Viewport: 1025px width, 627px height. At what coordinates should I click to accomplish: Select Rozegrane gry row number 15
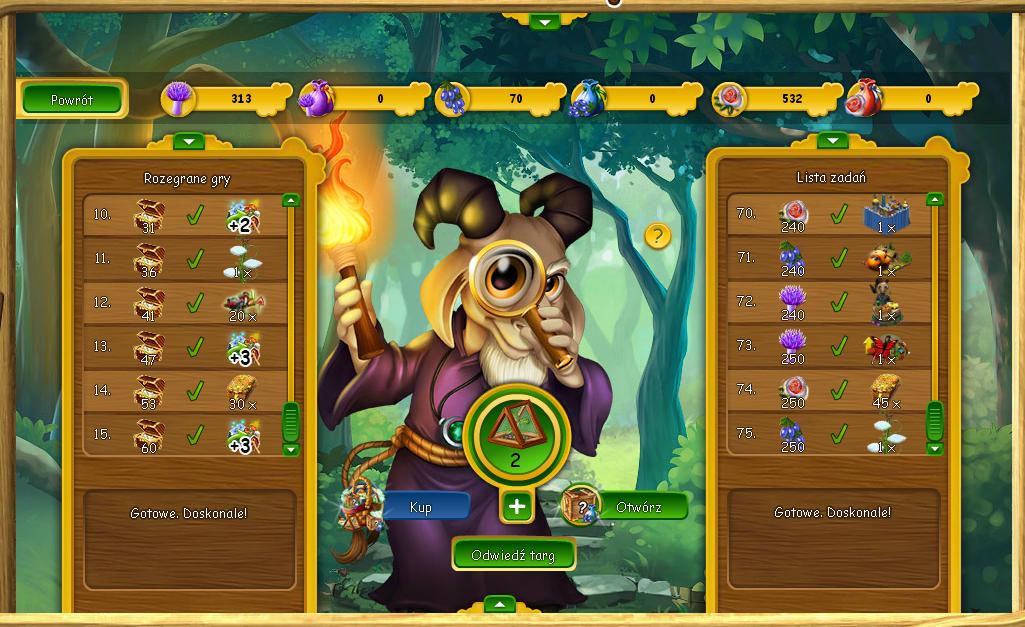[x=185, y=435]
